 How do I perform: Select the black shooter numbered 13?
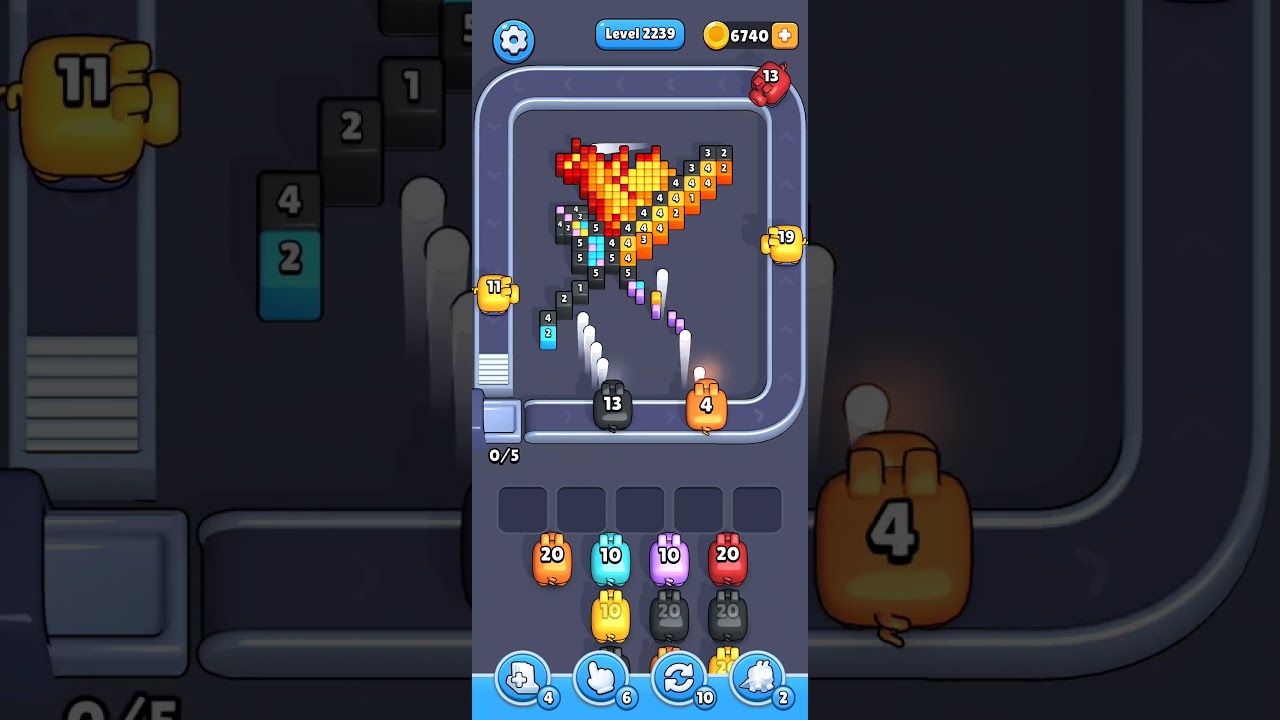613,403
